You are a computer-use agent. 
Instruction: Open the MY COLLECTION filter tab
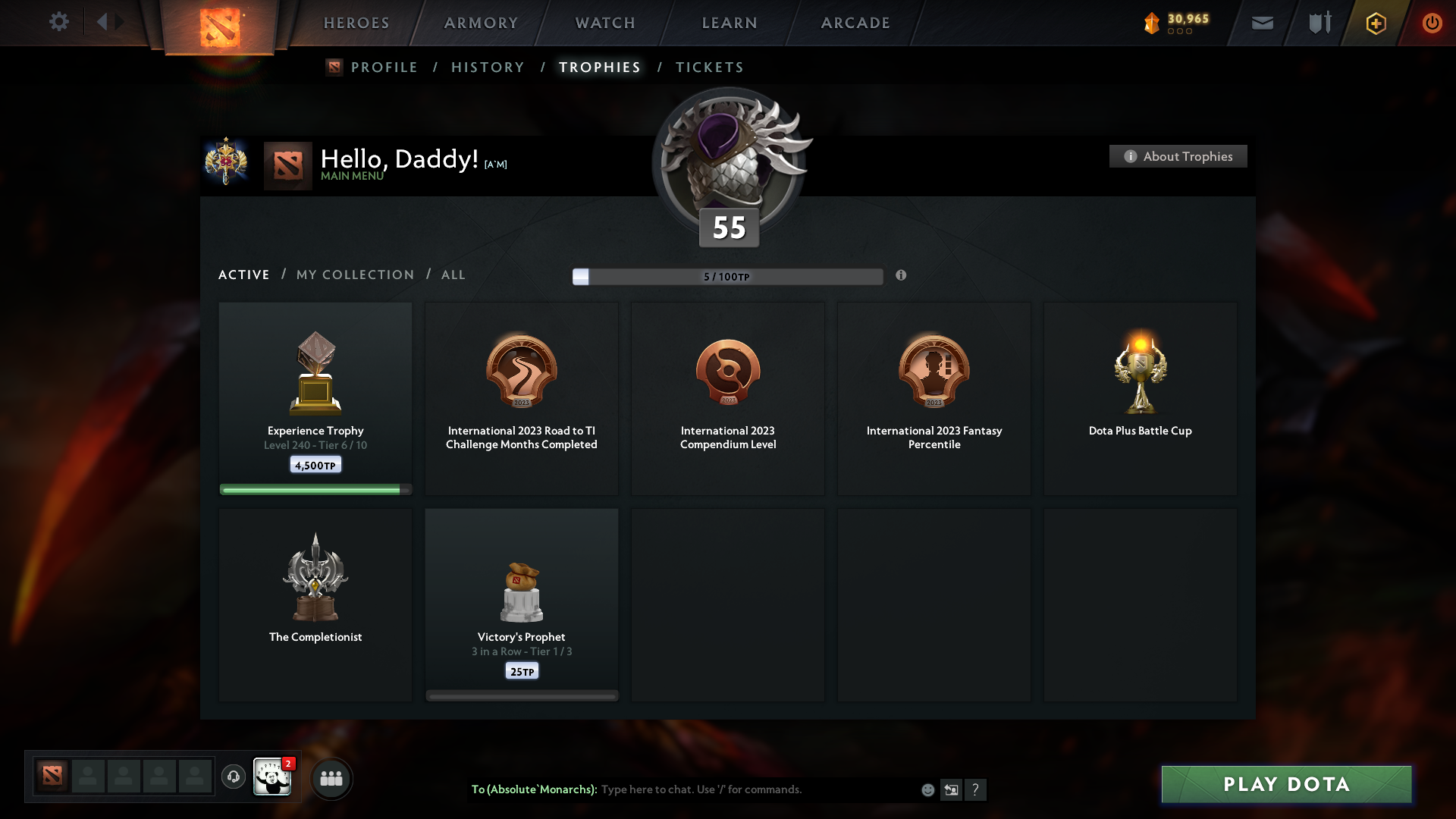coord(354,275)
